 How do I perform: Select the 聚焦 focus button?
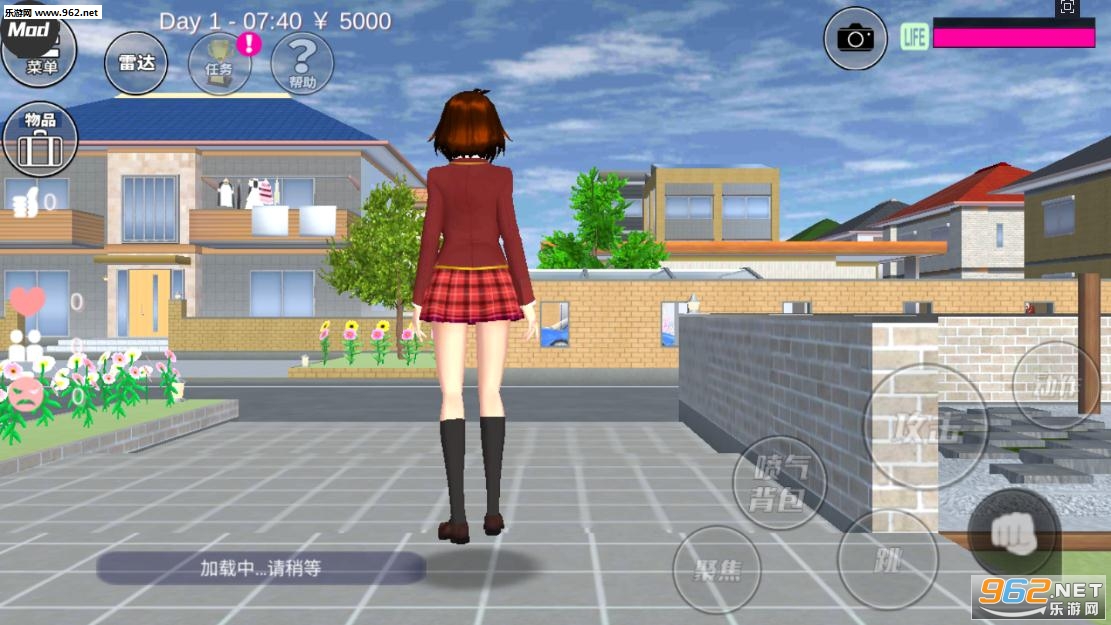point(717,569)
